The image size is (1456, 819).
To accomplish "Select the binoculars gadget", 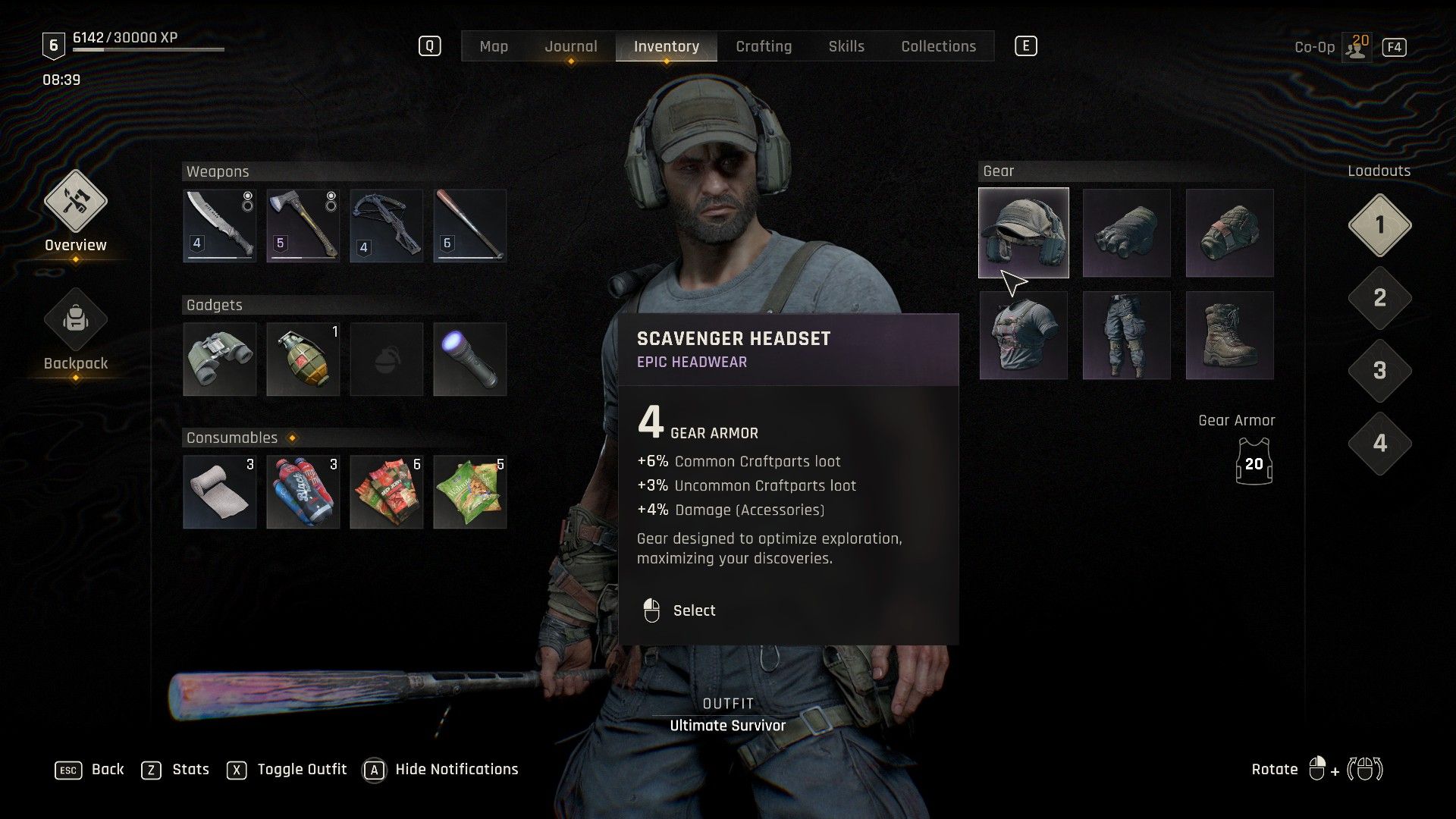I will click(x=220, y=359).
